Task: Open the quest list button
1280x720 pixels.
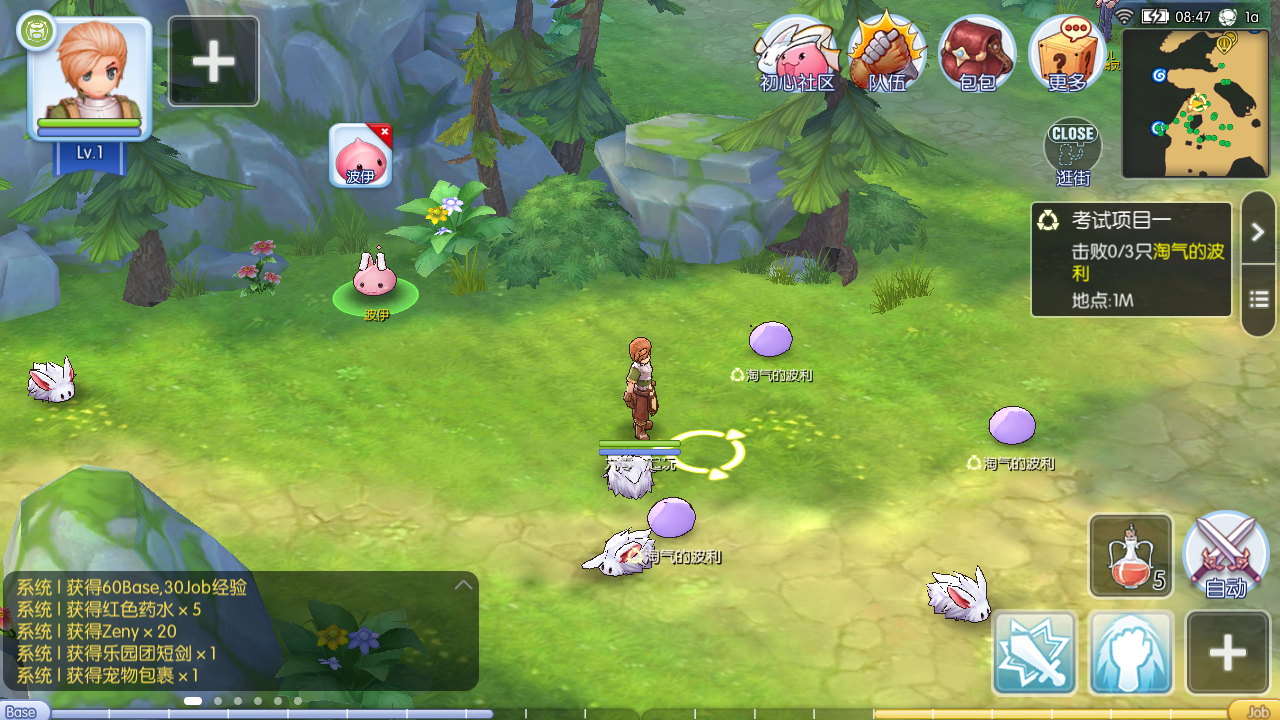Action: click(1258, 299)
